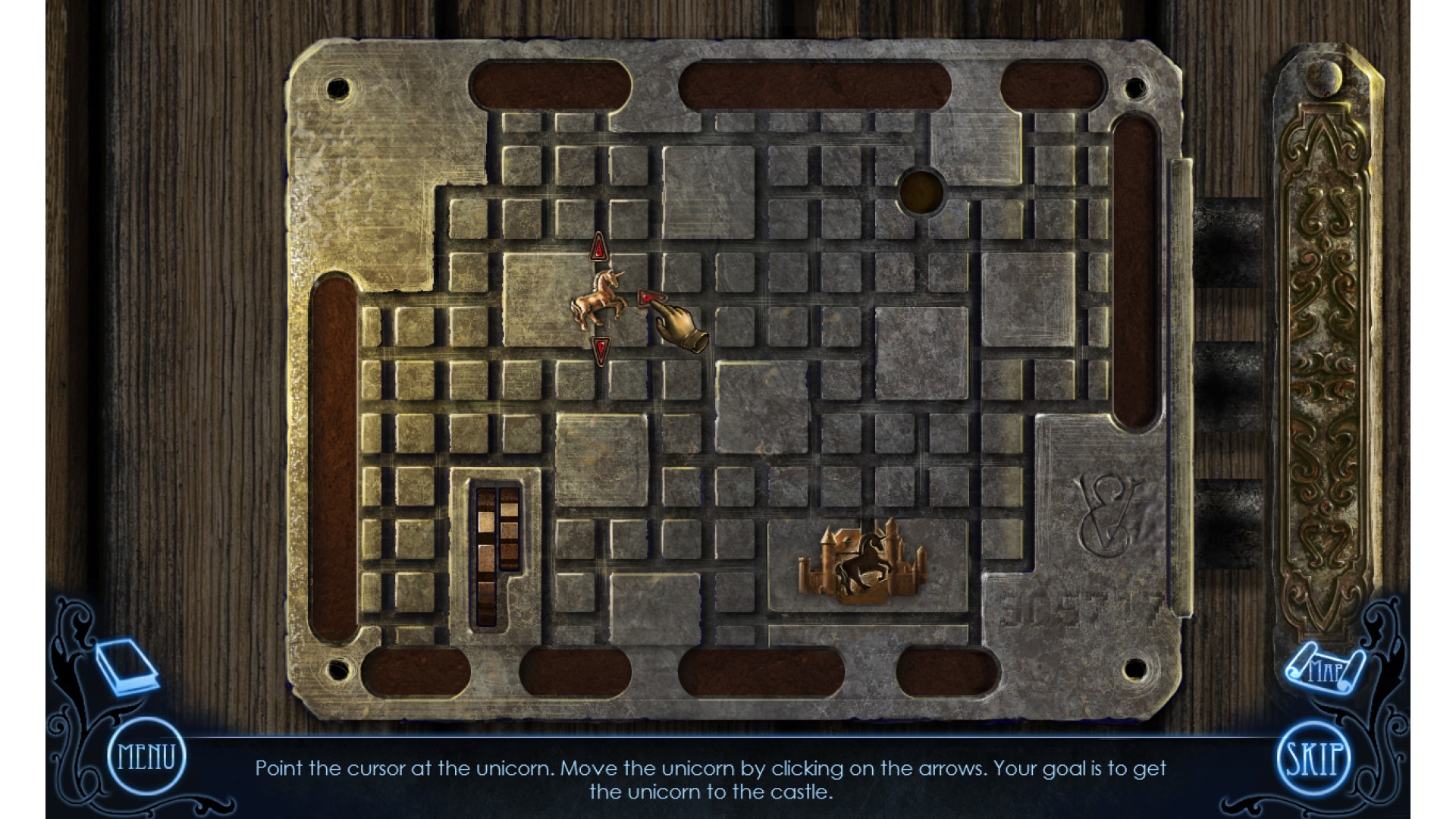
Task: Open the blue journal book
Action: [126, 665]
